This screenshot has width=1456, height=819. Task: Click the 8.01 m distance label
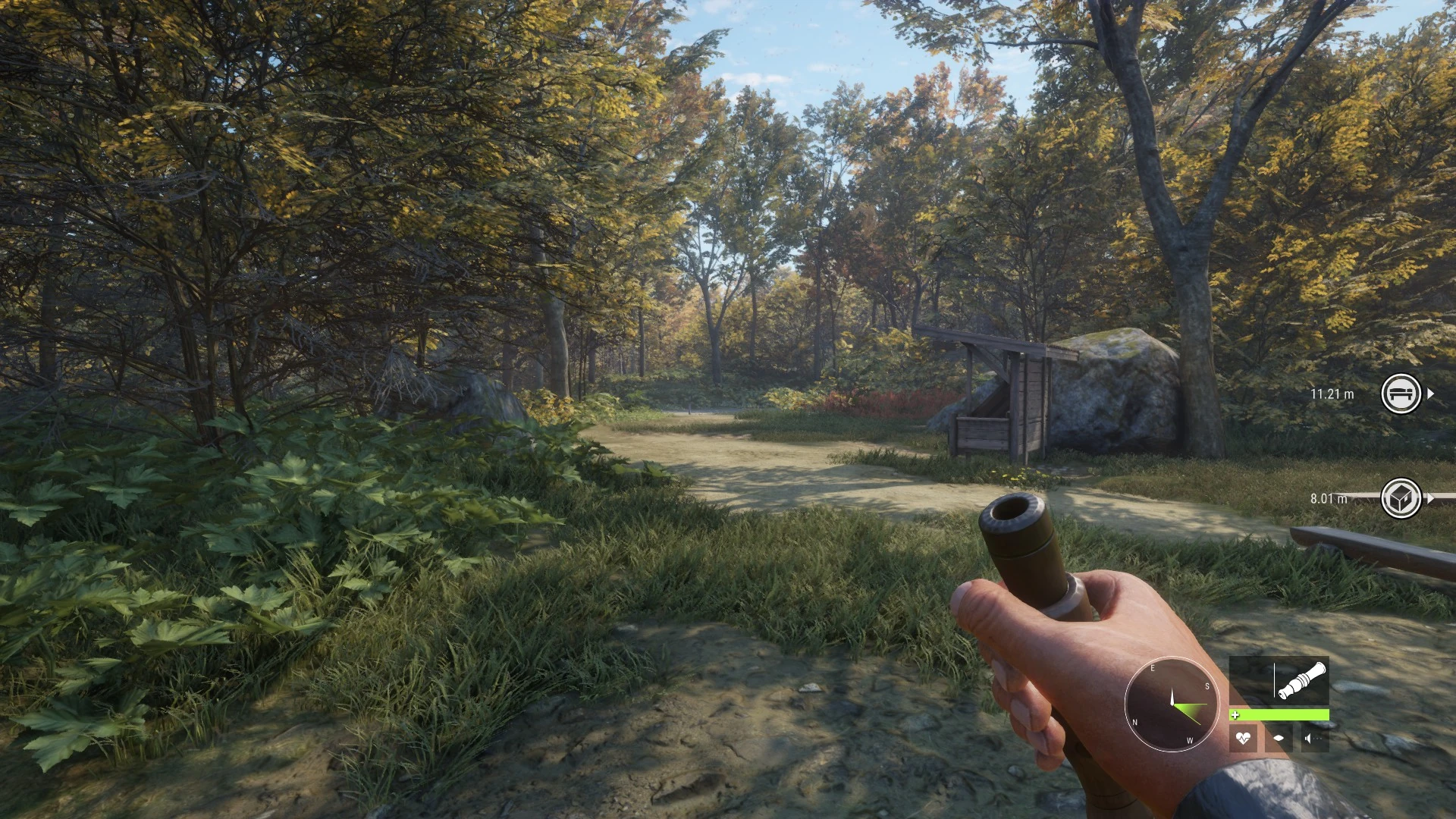[x=1330, y=498]
